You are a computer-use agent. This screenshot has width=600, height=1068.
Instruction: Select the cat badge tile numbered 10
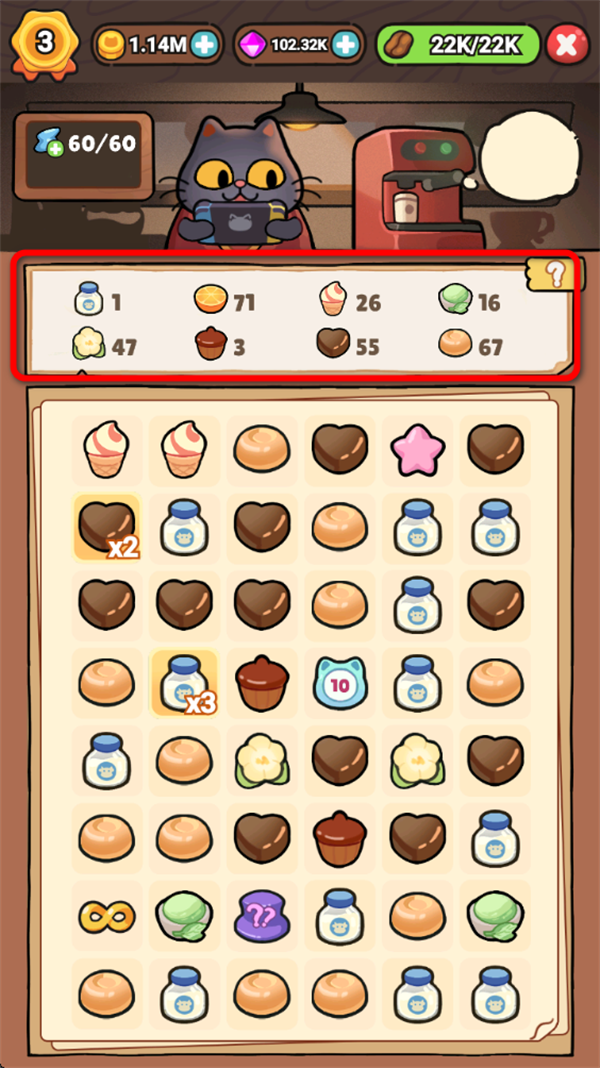pos(339,683)
